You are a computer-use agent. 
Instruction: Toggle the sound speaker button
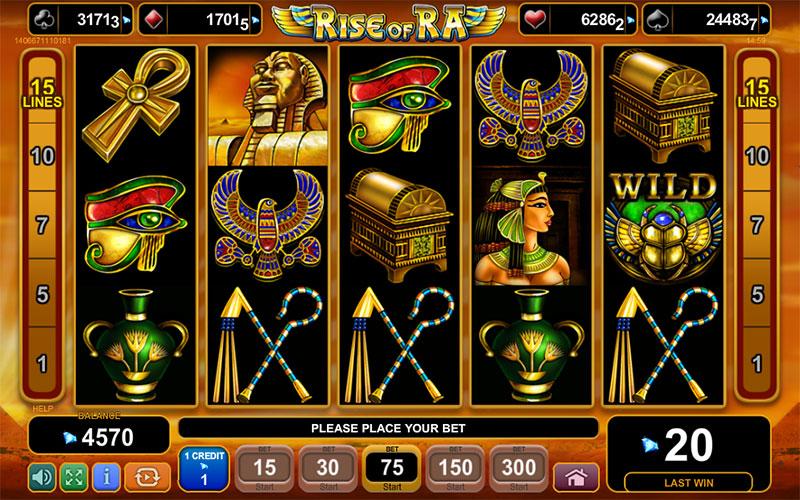41,475
